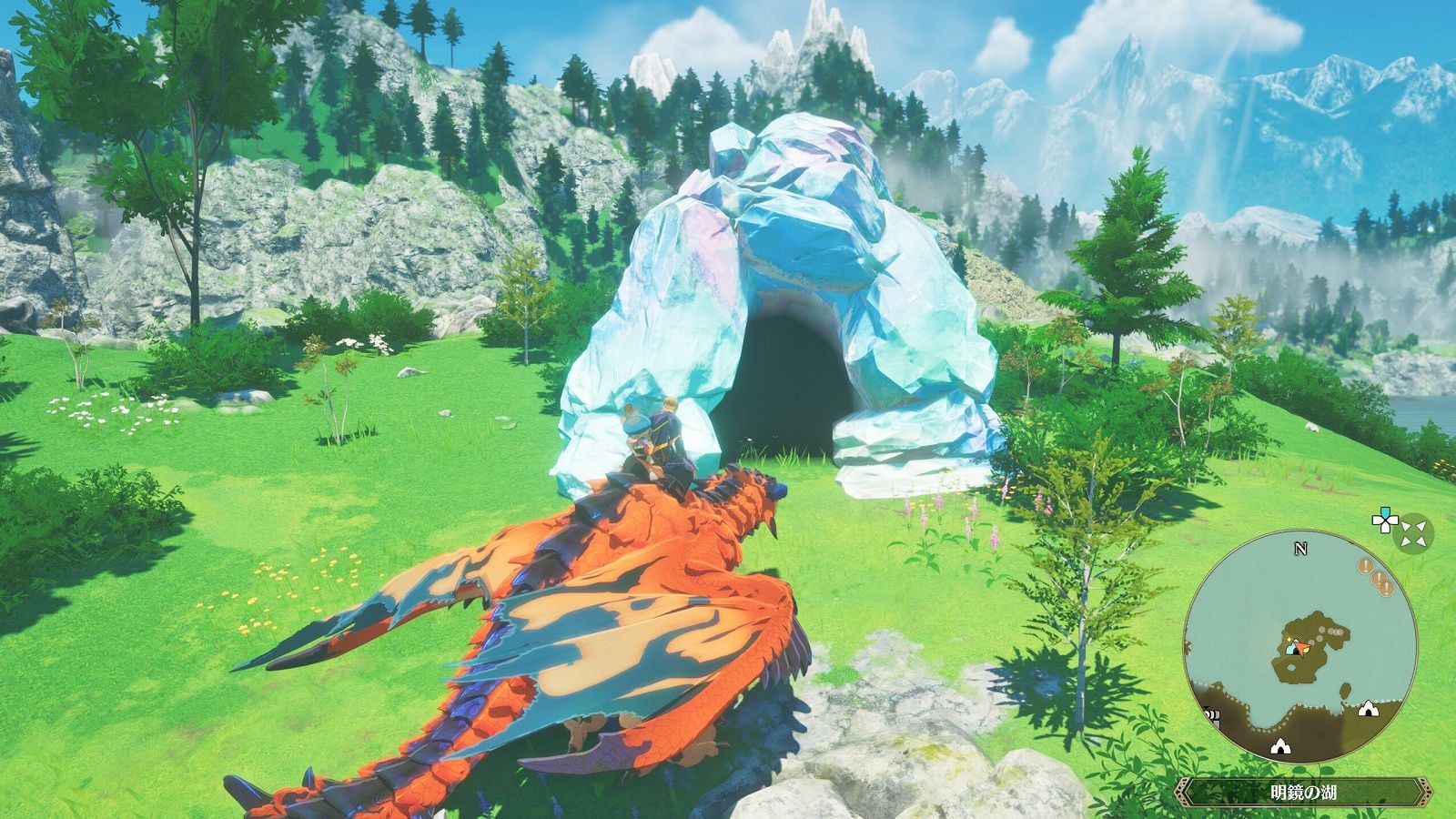Click the circular minimap

pyautogui.click(x=1301, y=648)
